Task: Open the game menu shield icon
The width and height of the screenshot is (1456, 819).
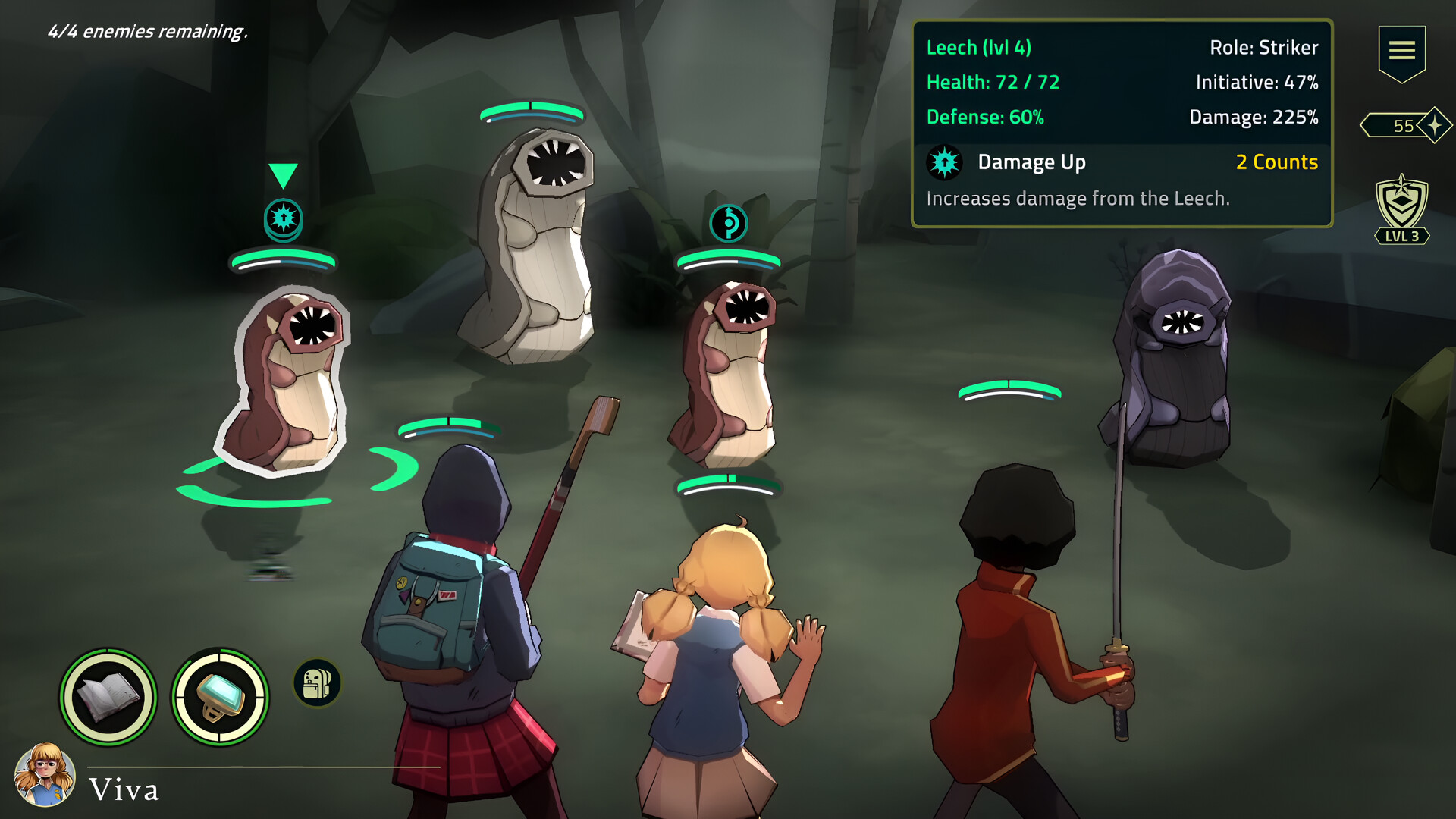Action: (1402, 50)
